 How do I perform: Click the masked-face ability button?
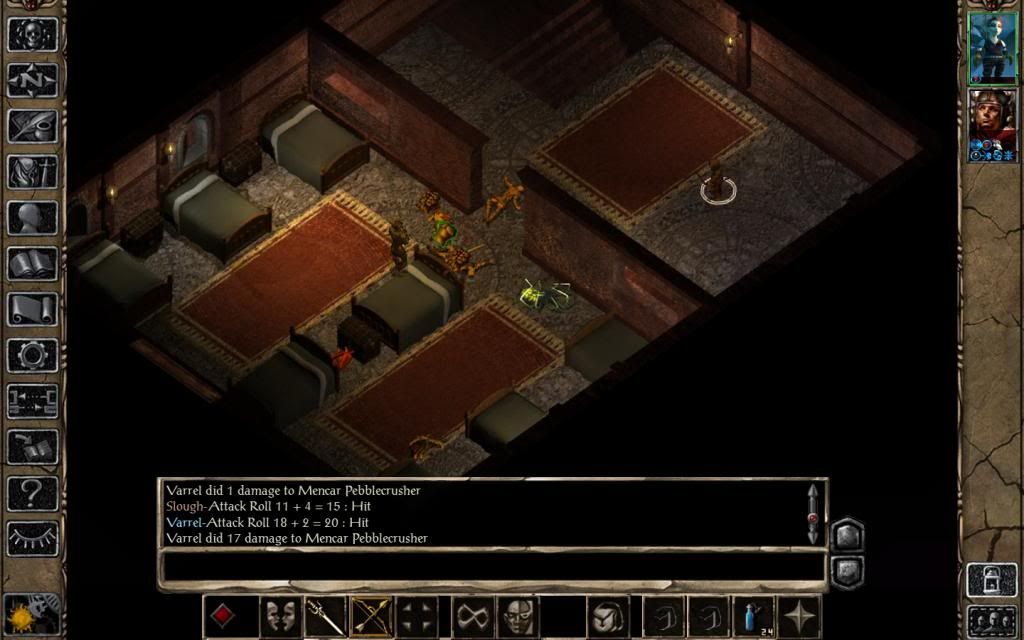point(517,615)
